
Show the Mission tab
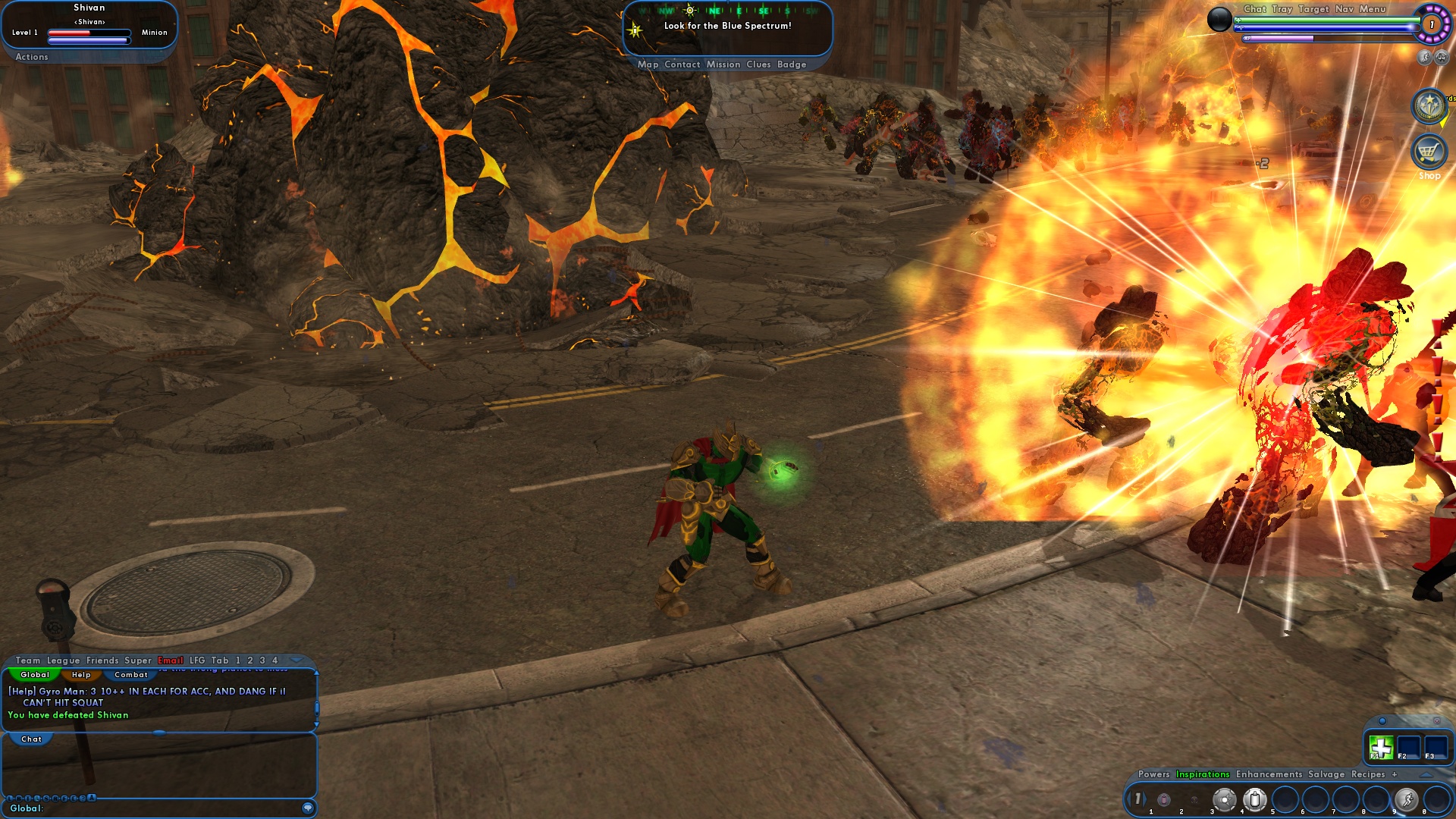tap(723, 64)
